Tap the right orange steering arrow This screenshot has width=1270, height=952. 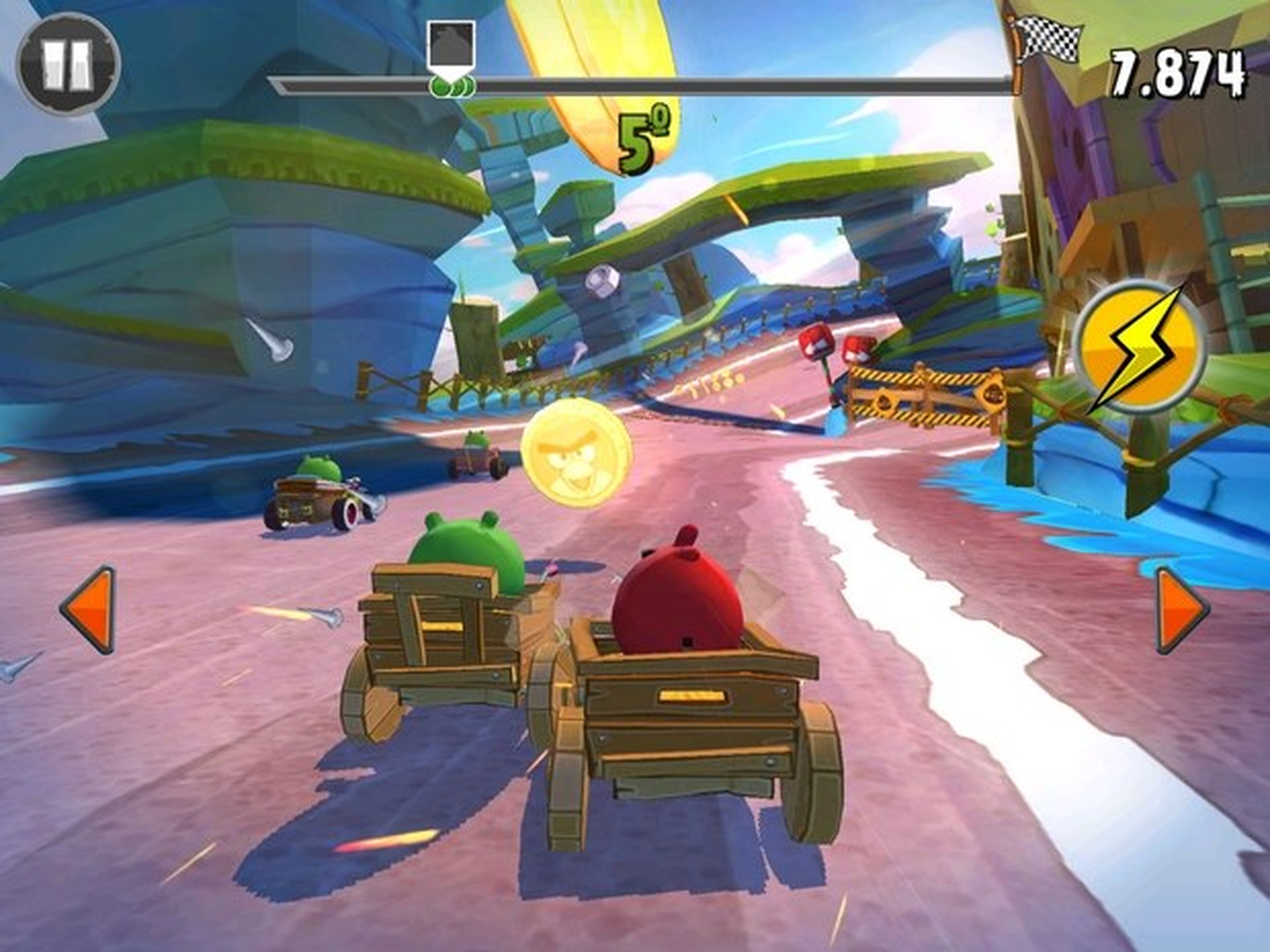tap(1180, 610)
